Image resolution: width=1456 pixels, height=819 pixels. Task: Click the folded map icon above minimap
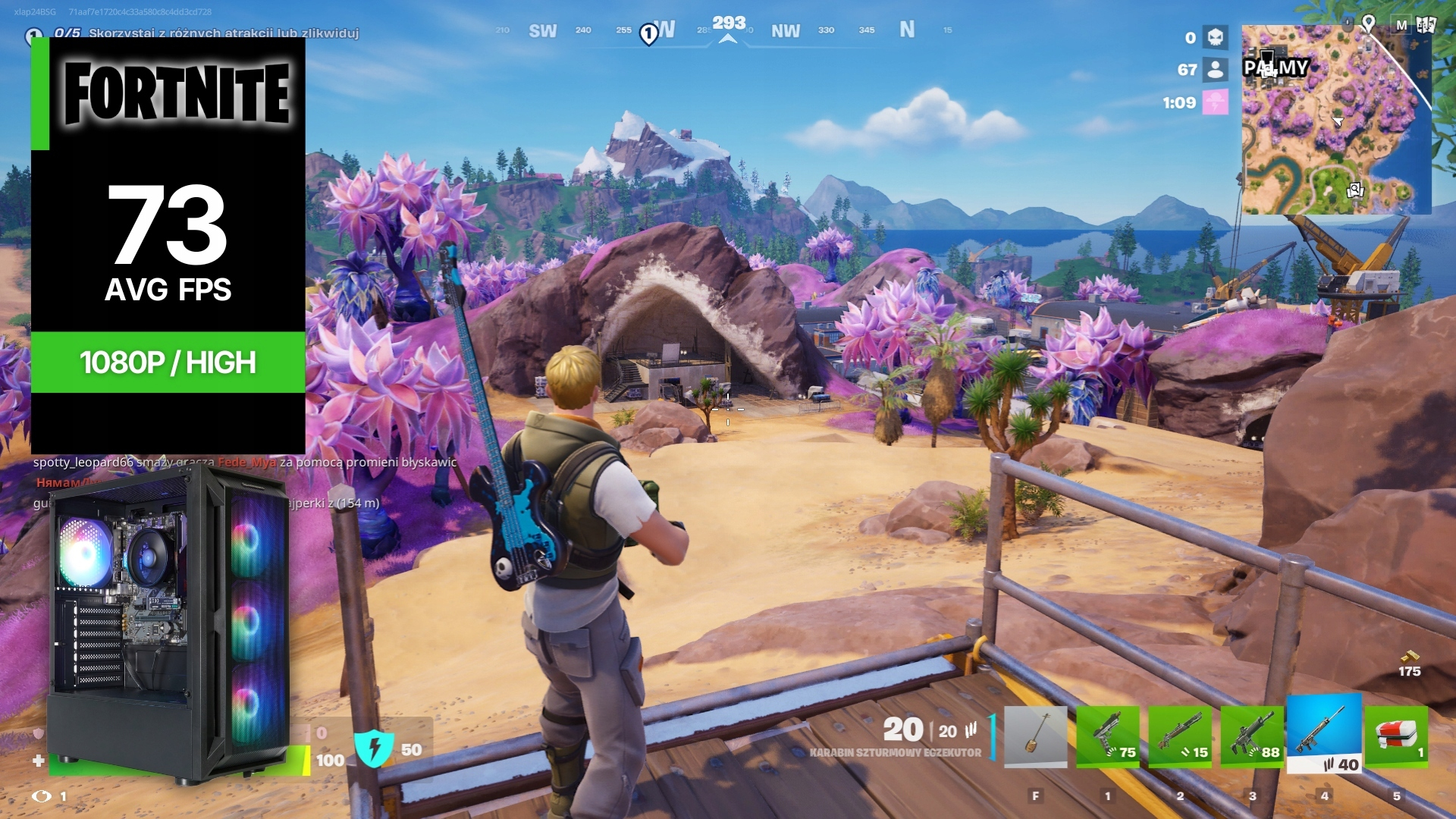[x=1426, y=24]
